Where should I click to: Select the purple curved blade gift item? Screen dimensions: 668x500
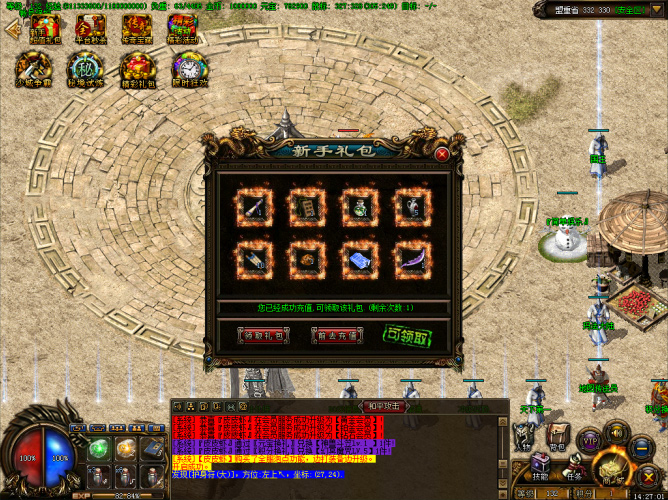(x=411, y=258)
